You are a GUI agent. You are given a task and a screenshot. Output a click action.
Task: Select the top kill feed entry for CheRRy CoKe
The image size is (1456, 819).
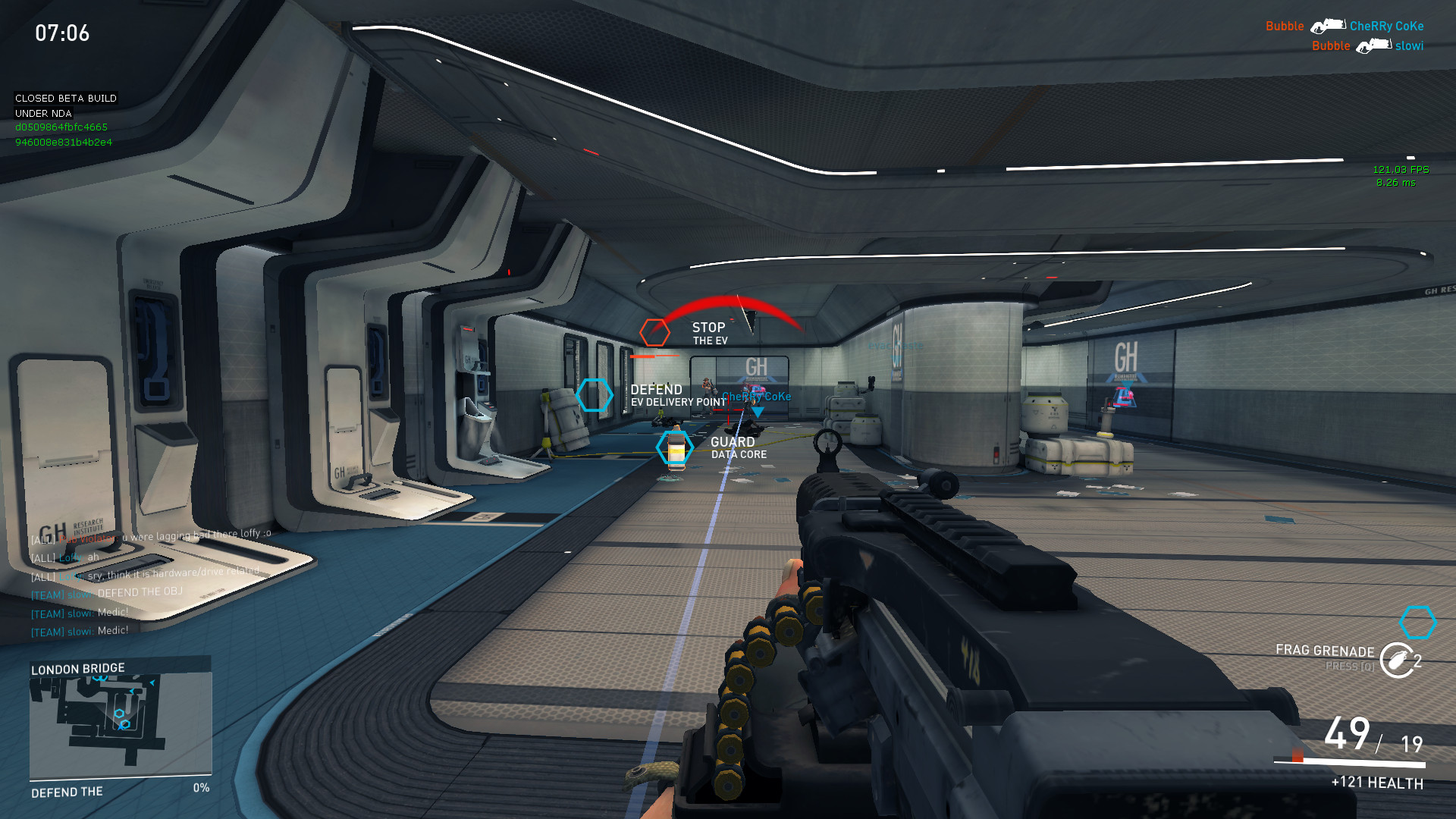[x=1344, y=26]
